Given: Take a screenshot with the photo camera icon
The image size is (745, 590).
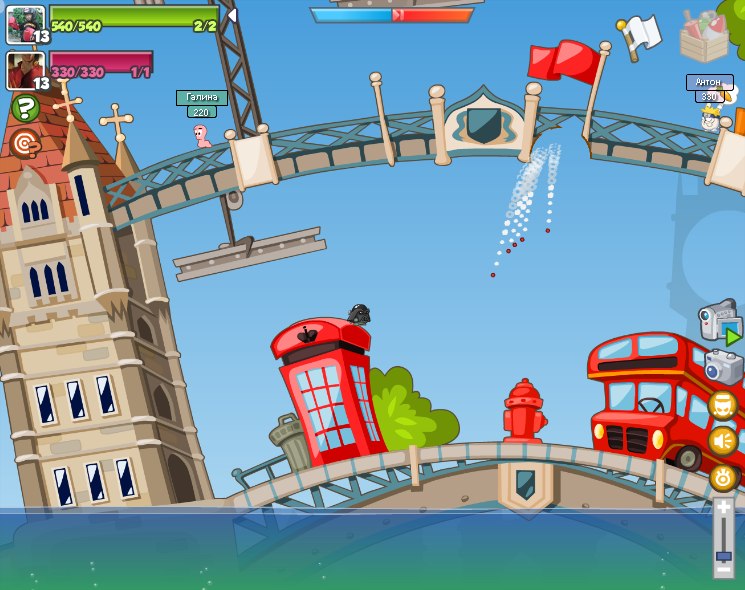Looking at the screenshot, I should pyautogui.click(x=723, y=367).
